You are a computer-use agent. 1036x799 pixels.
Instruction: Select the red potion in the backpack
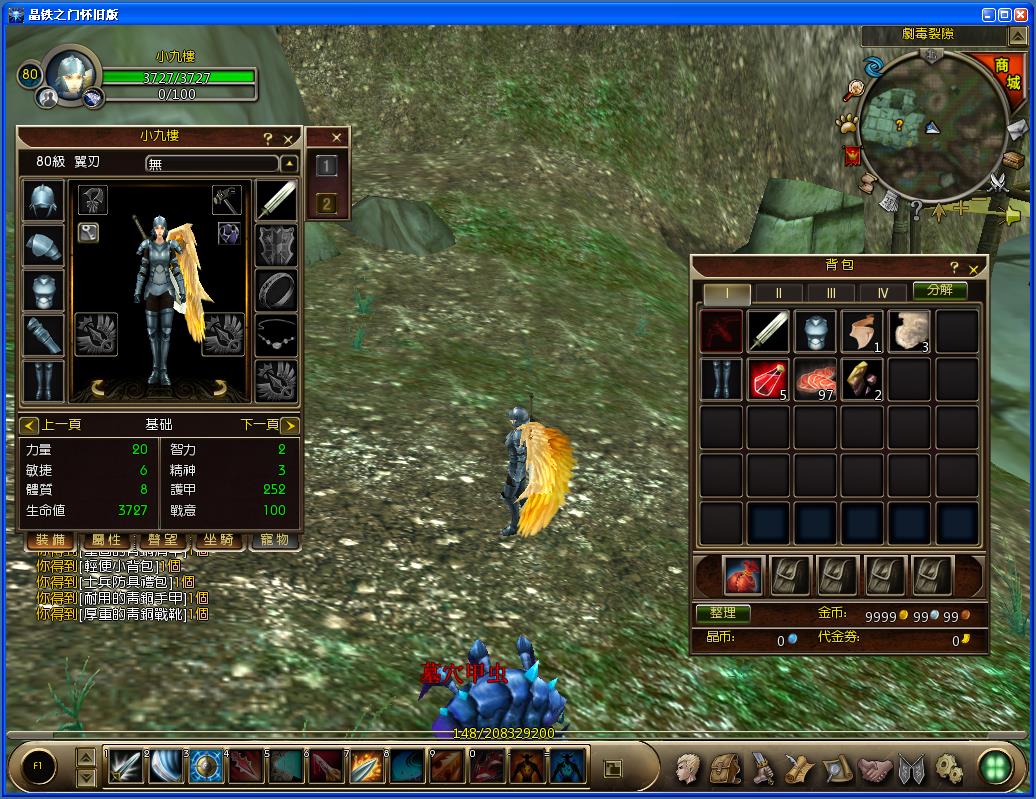click(768, 380)
